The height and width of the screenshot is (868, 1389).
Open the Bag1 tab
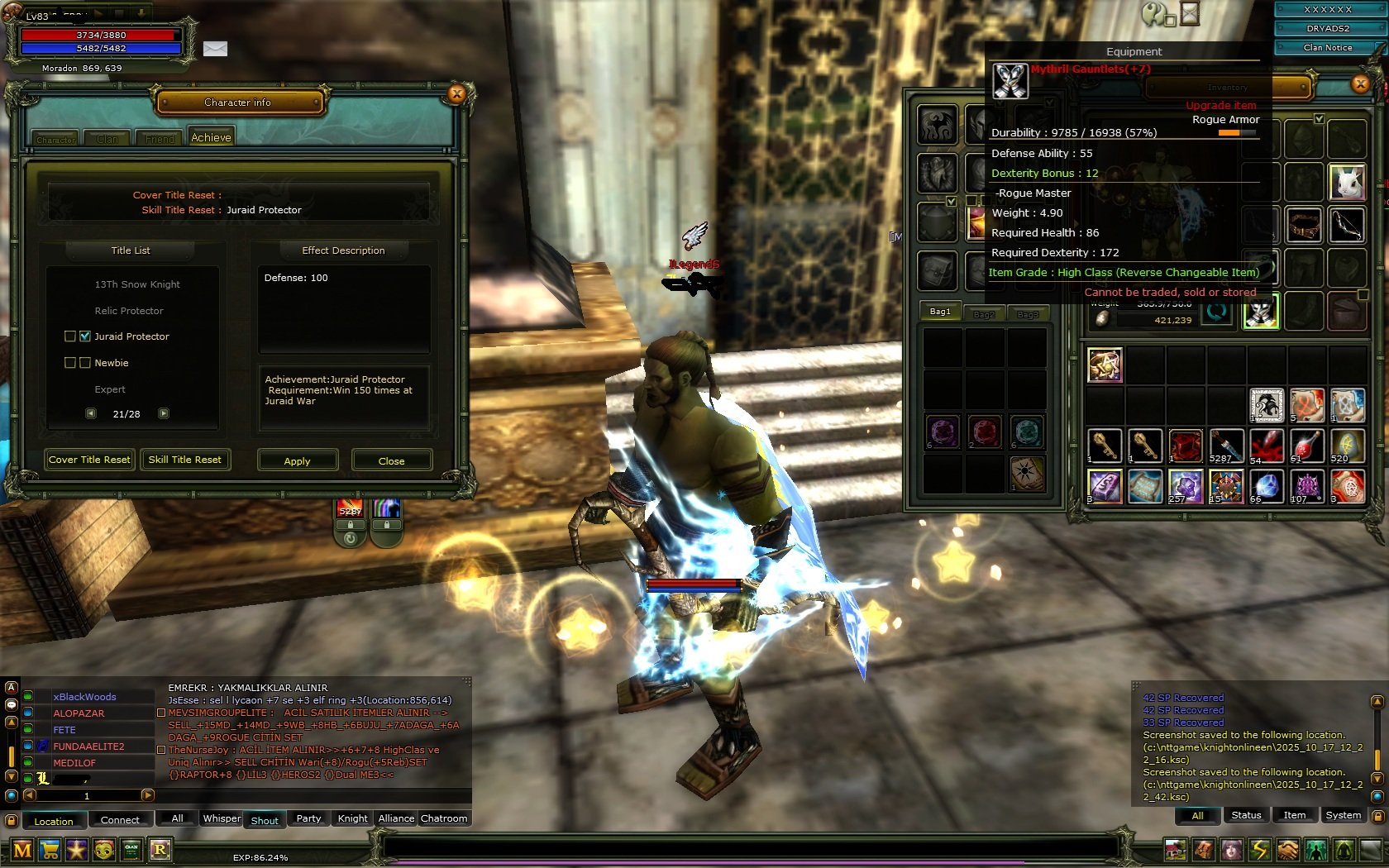click(x=940, y=312)
